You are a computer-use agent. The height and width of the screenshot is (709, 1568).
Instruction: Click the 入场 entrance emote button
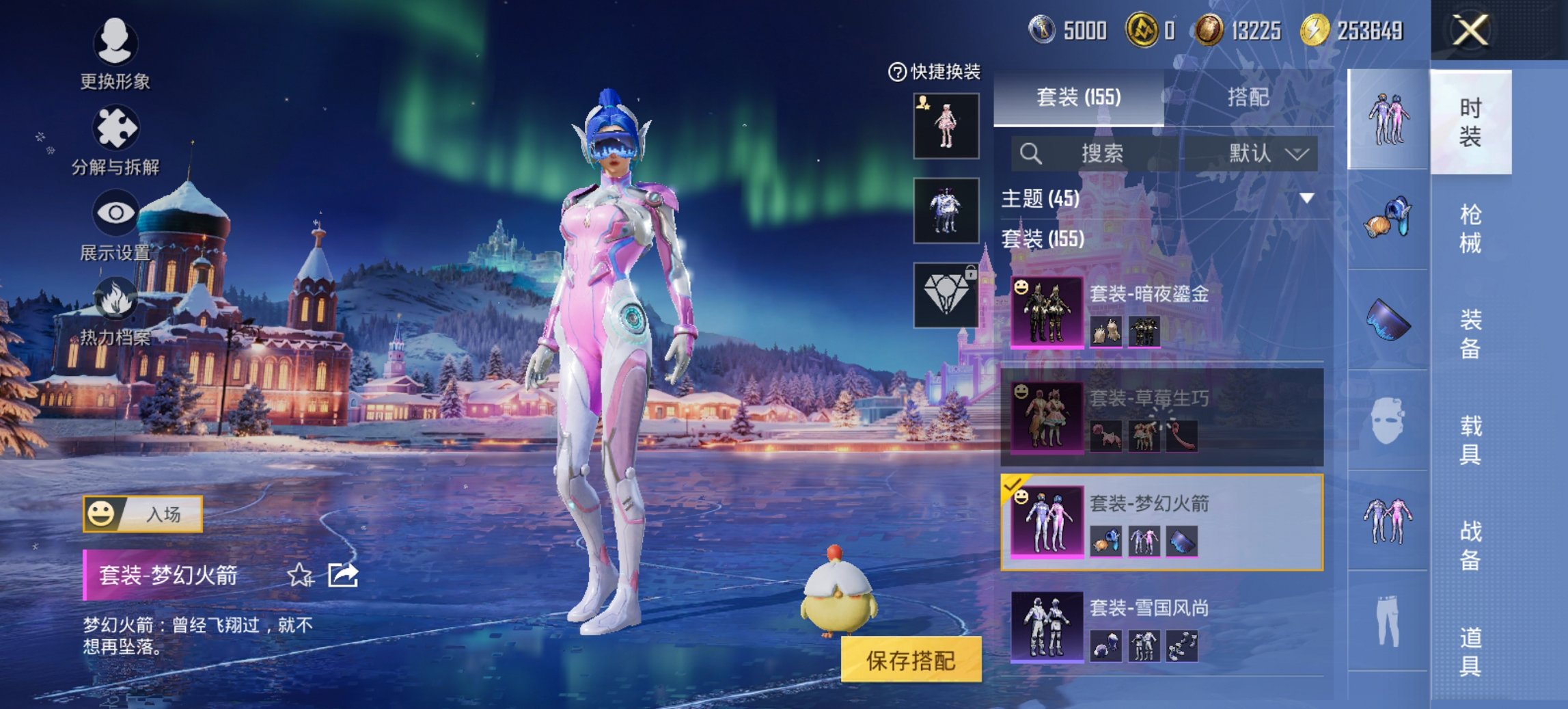(x=143, y=514)
